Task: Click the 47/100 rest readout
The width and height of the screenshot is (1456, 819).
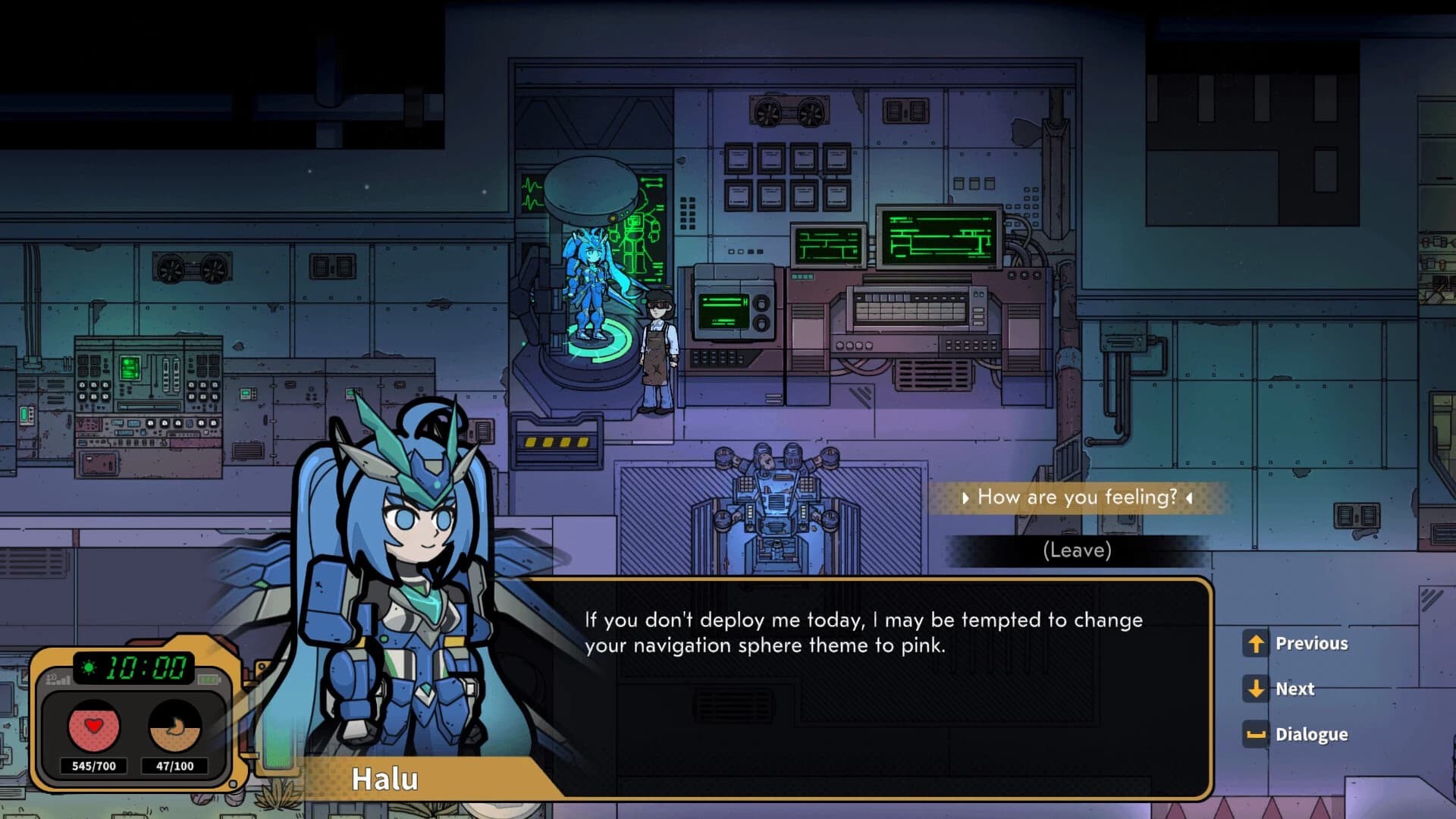Action: [176, 766]
